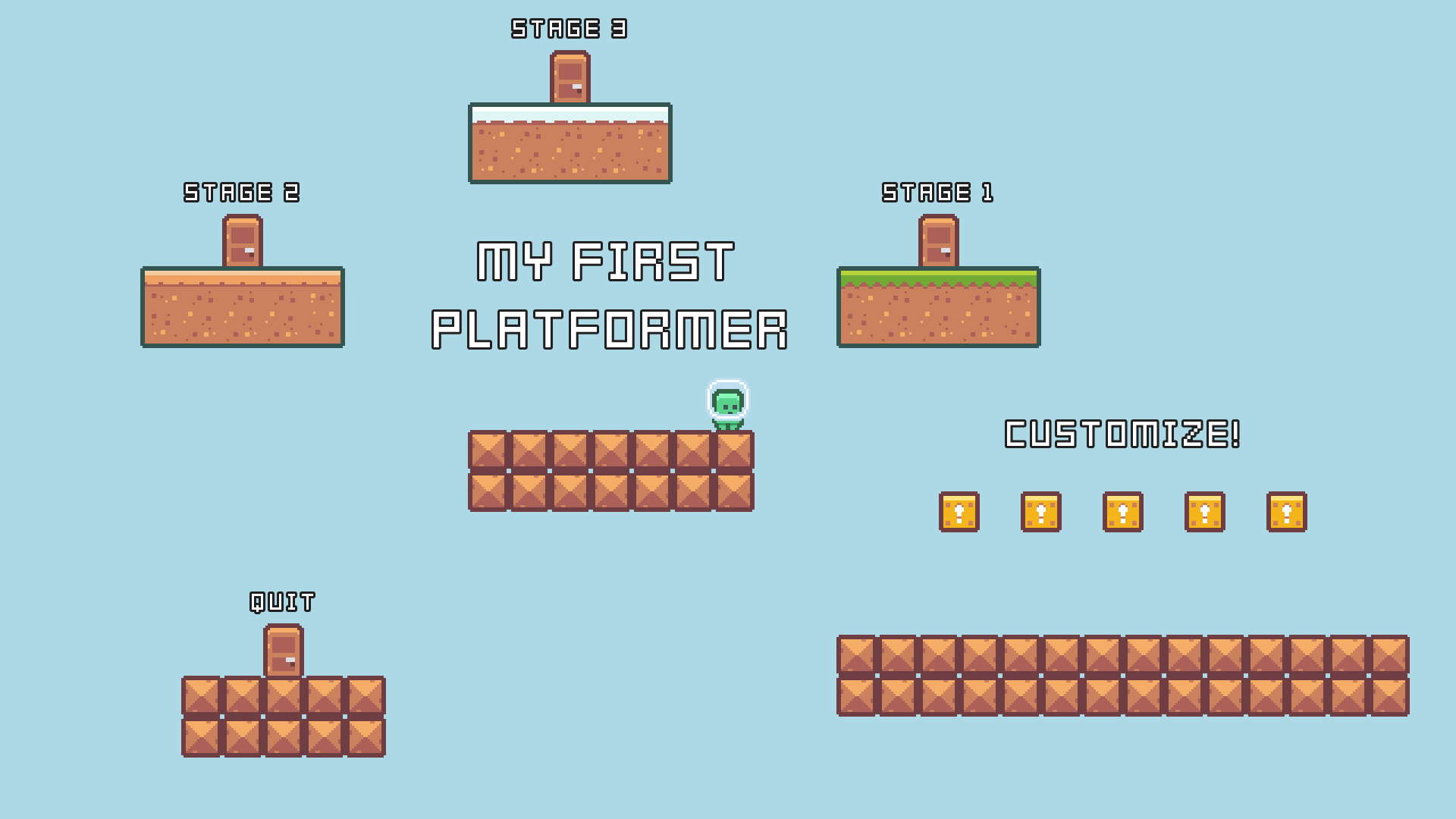The image size is (1456, 819).
Task: Click the QUIT label text
Action: tap(281, 601)
